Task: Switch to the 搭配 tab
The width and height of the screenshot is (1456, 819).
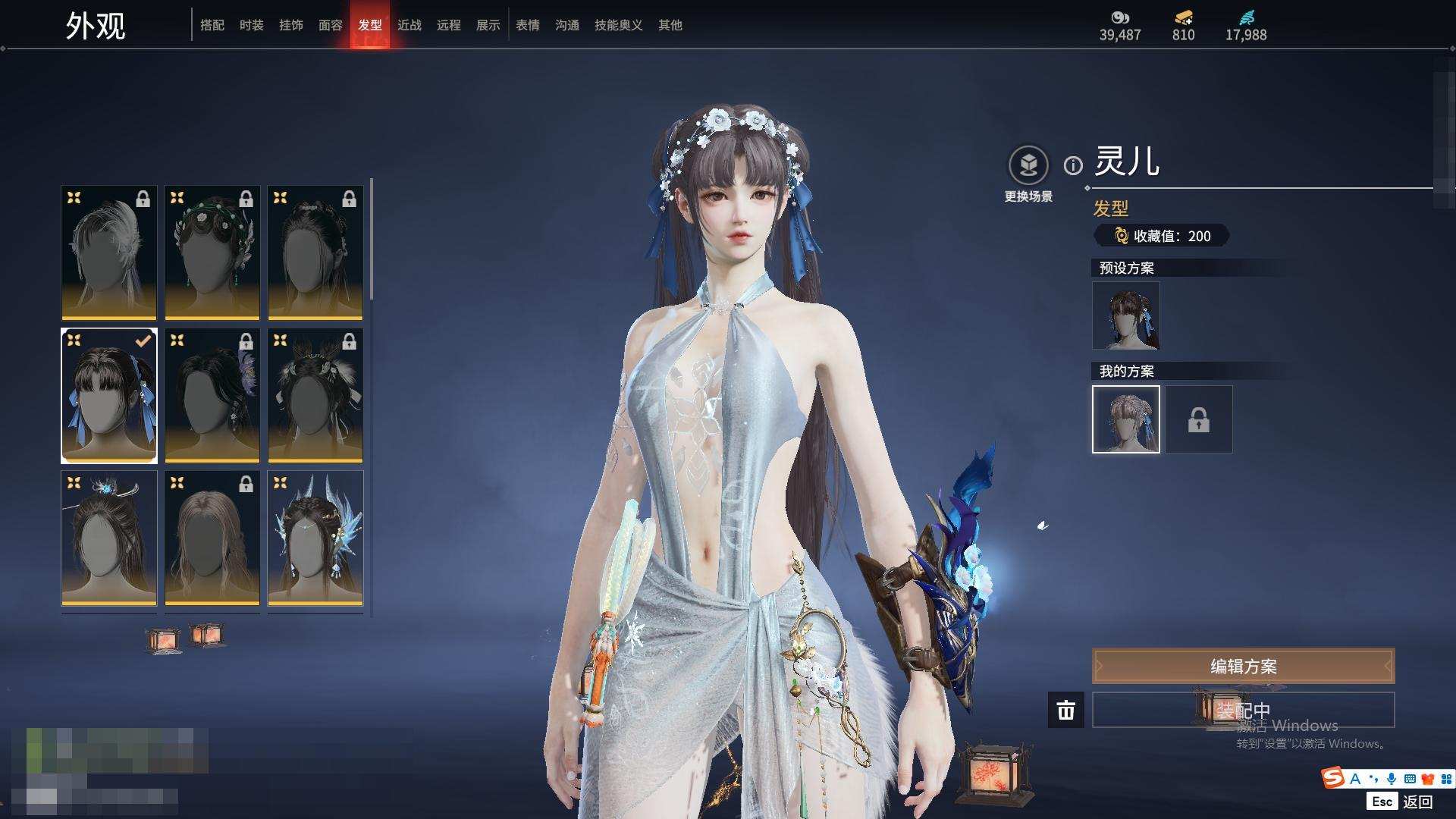Action: [212, 25]
